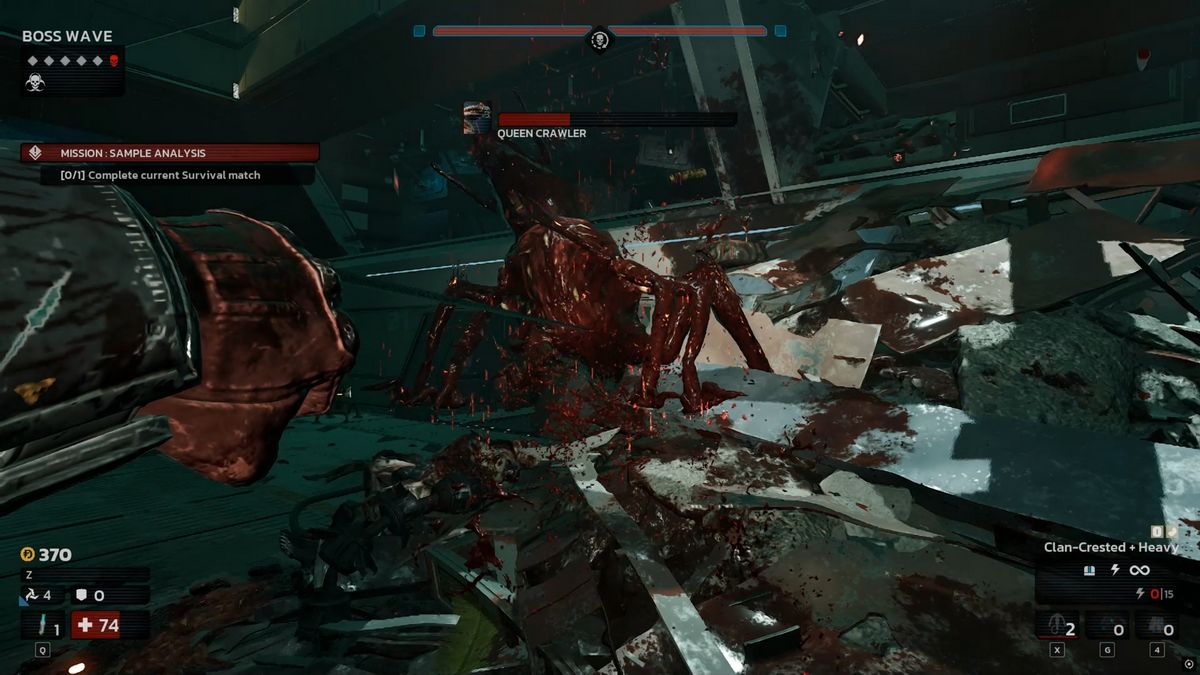Screen dimensions: 1200x675
Task: Click the Dosh coin currency icon
Action: point(27,554)
